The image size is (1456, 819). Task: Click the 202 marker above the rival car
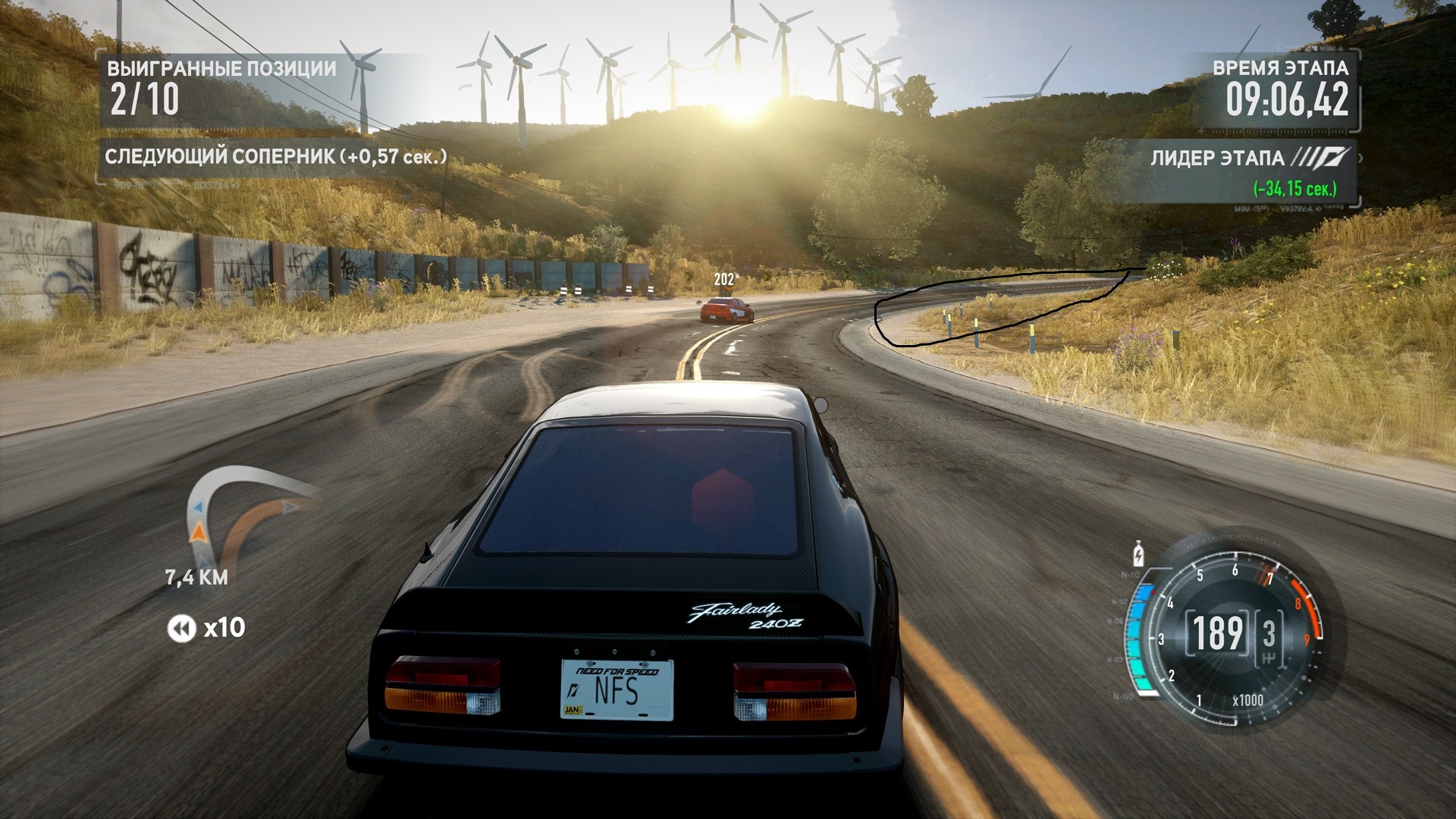click(725, 280)
